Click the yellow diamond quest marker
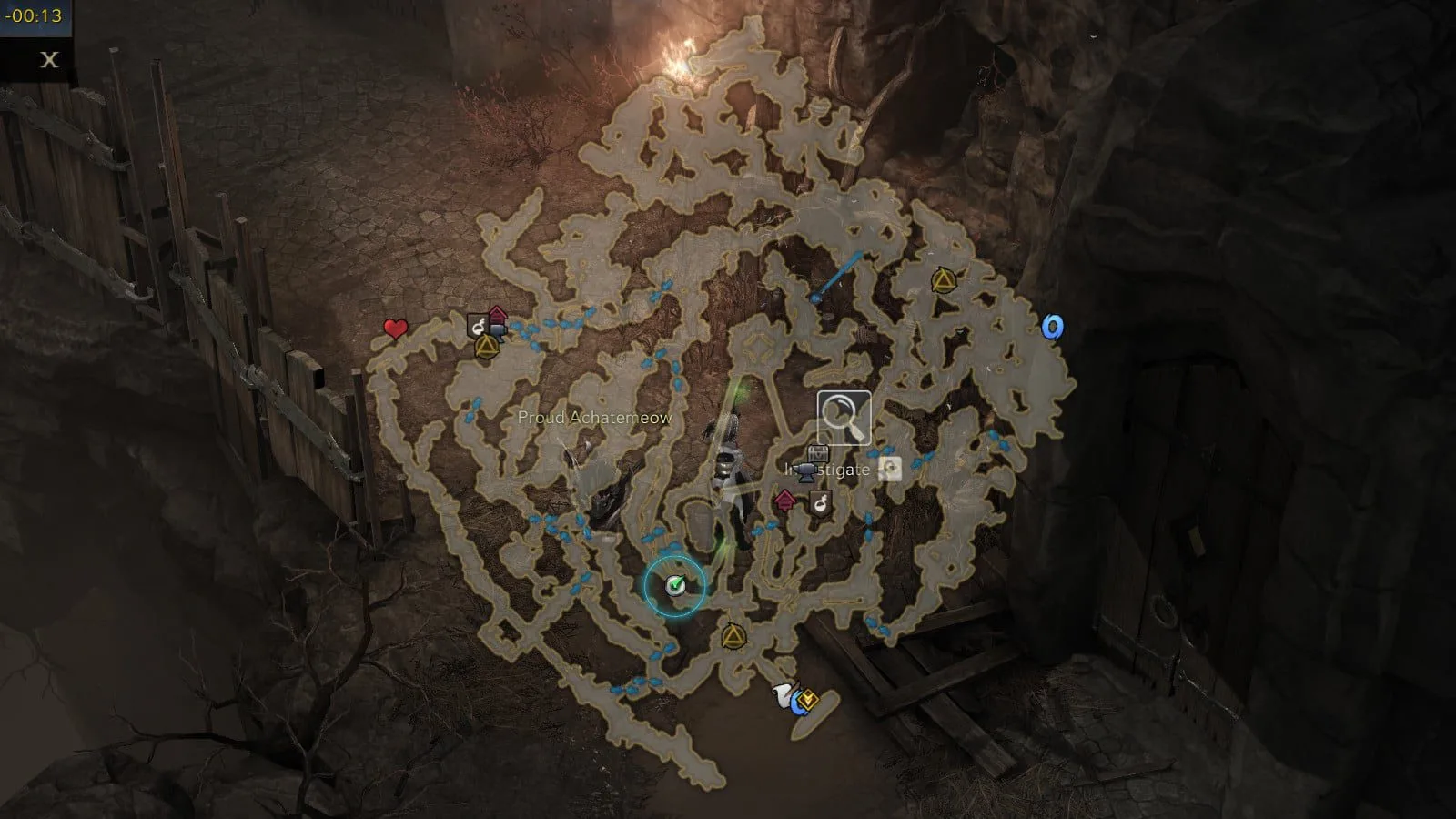This screenshot has width=1456, height=819. click(808, 700)
